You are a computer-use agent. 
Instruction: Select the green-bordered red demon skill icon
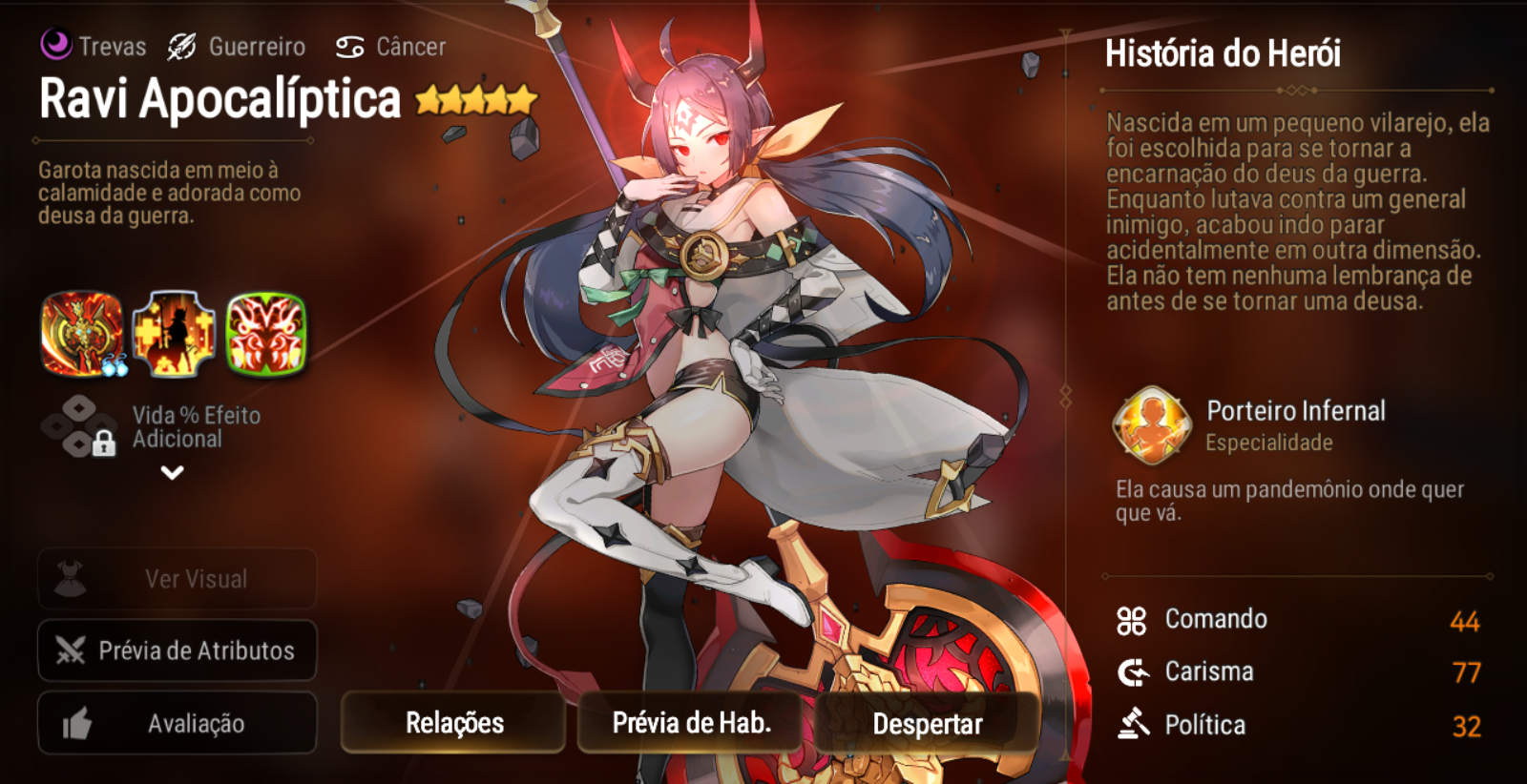click(266, 334)
